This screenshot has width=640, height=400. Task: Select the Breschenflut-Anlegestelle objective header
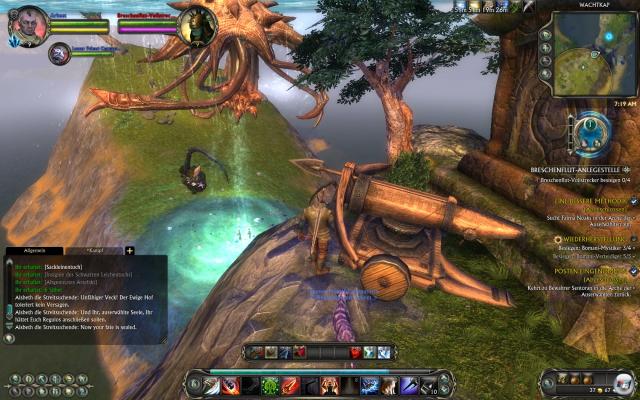point(585,170)
